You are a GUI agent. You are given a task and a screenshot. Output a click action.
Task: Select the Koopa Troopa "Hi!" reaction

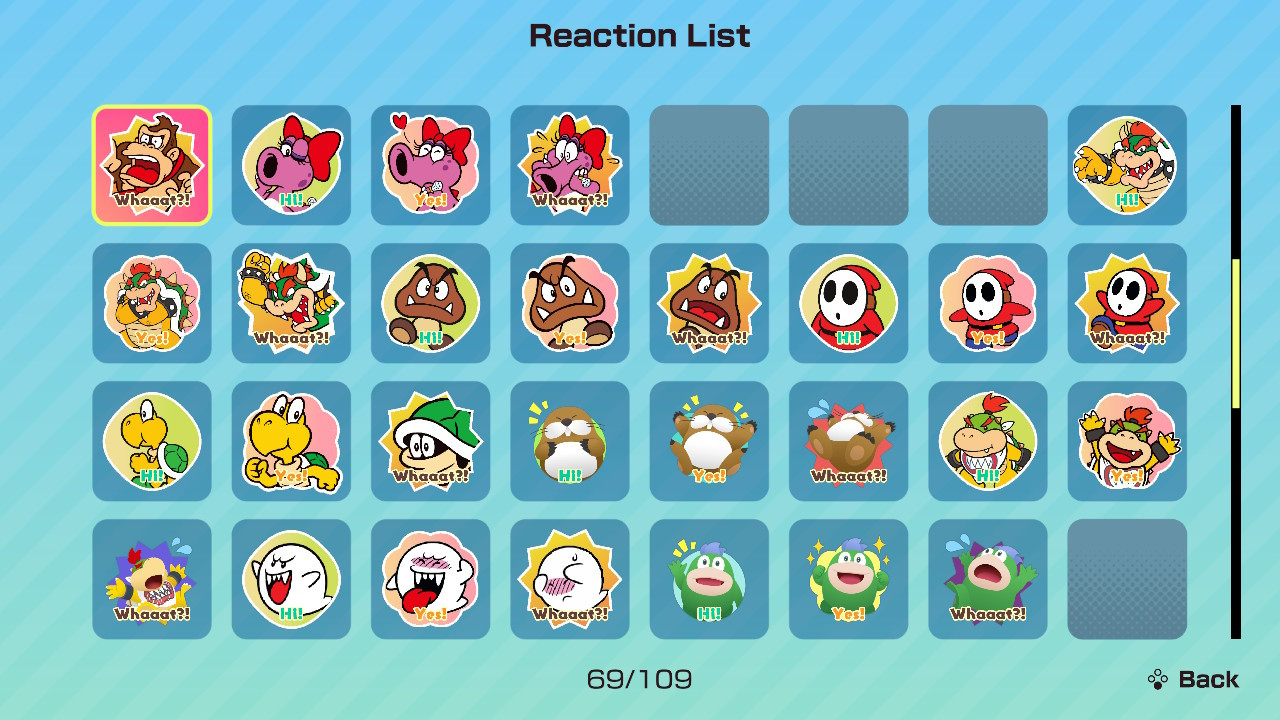click(151, 441)
